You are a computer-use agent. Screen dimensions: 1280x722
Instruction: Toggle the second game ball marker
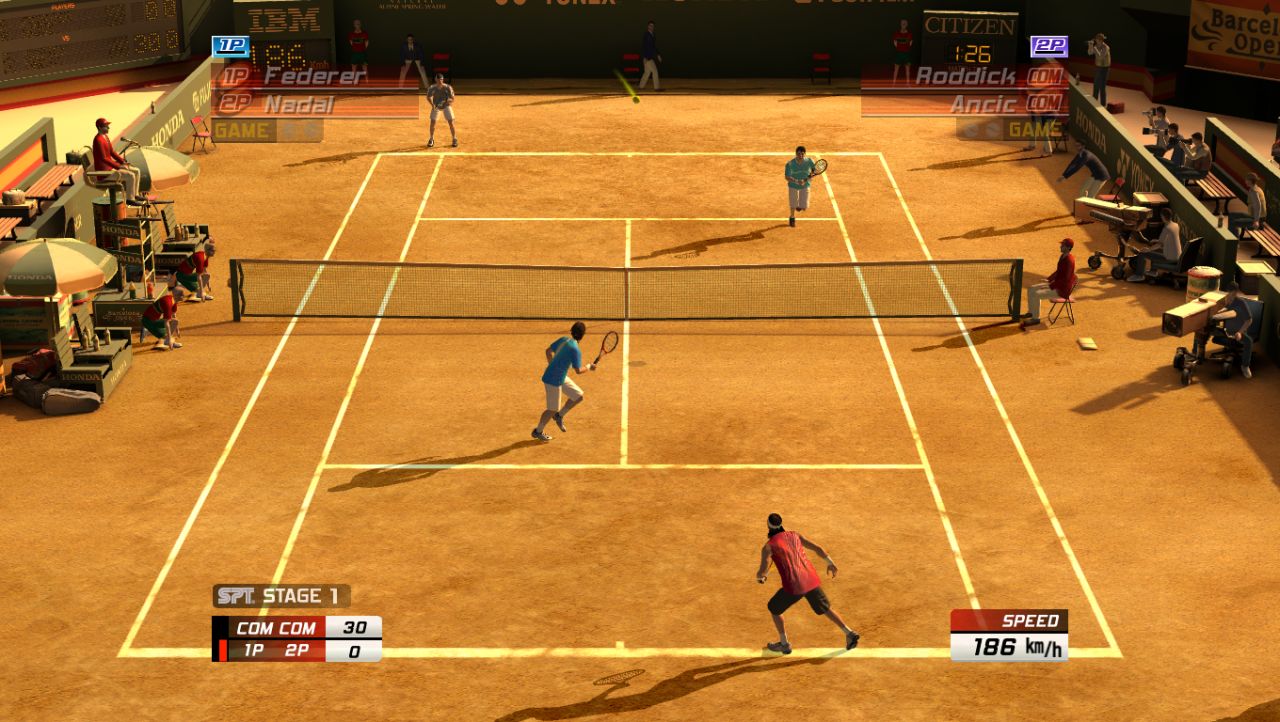[992, 128]
